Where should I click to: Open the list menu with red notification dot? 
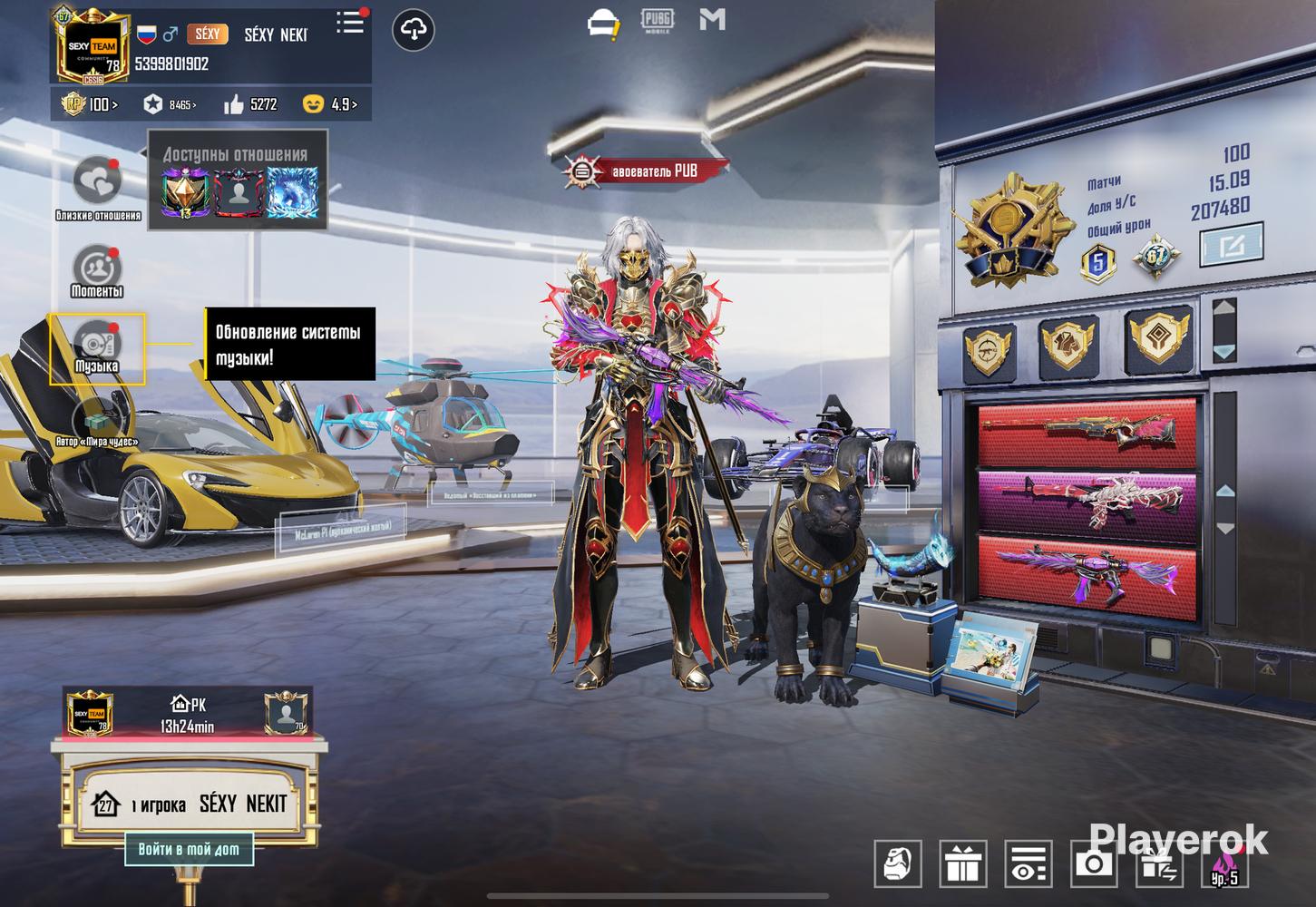coord(350,24)
